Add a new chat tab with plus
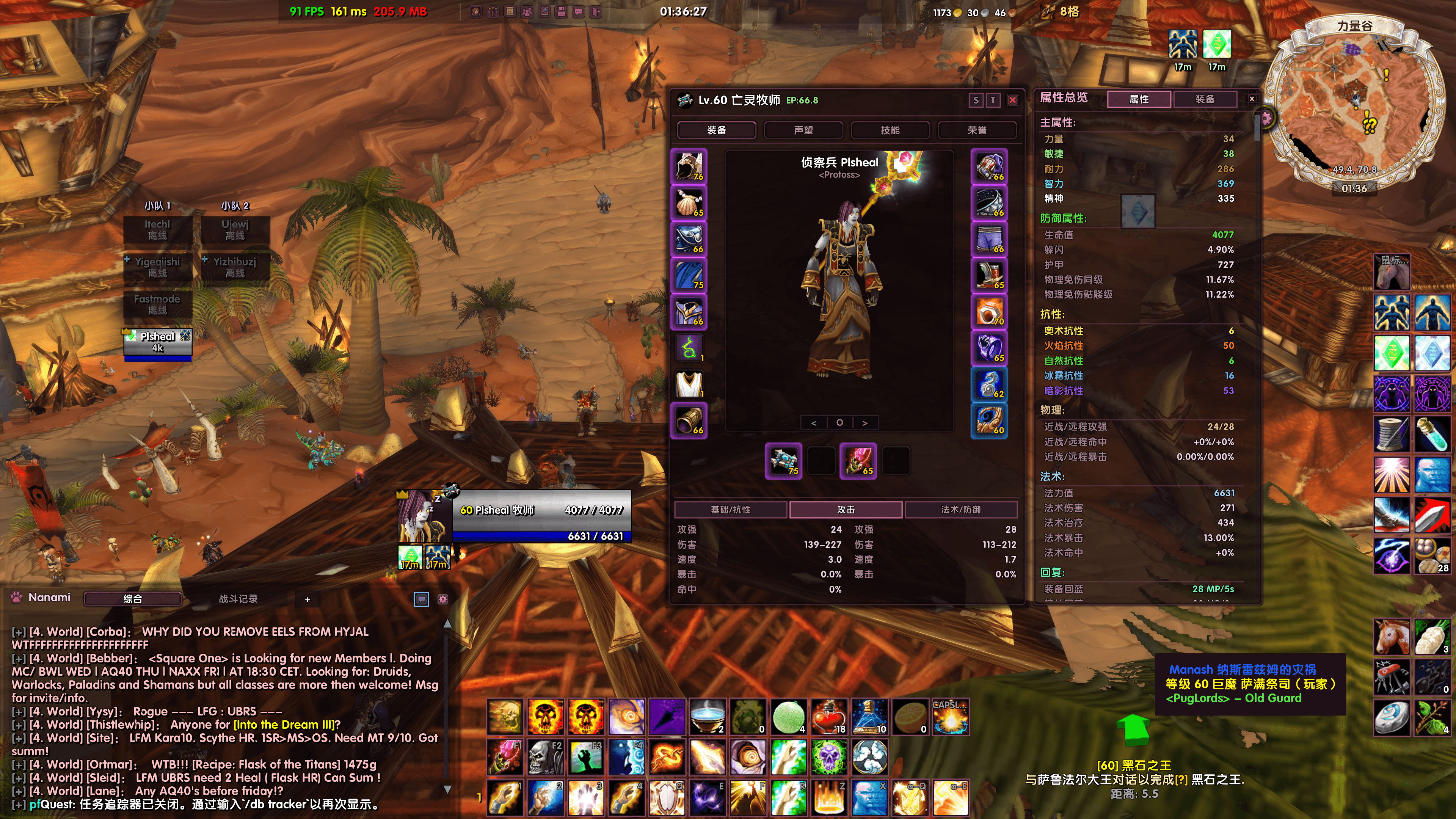Image resolution: width=1456 pixels, height=819 pixels. coord(308,599)
